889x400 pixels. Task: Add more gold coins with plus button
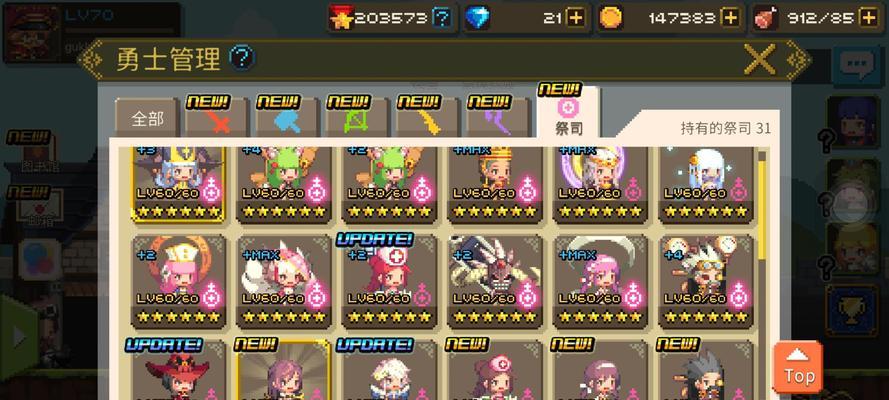pyautogui.click(x=731, y=17)
